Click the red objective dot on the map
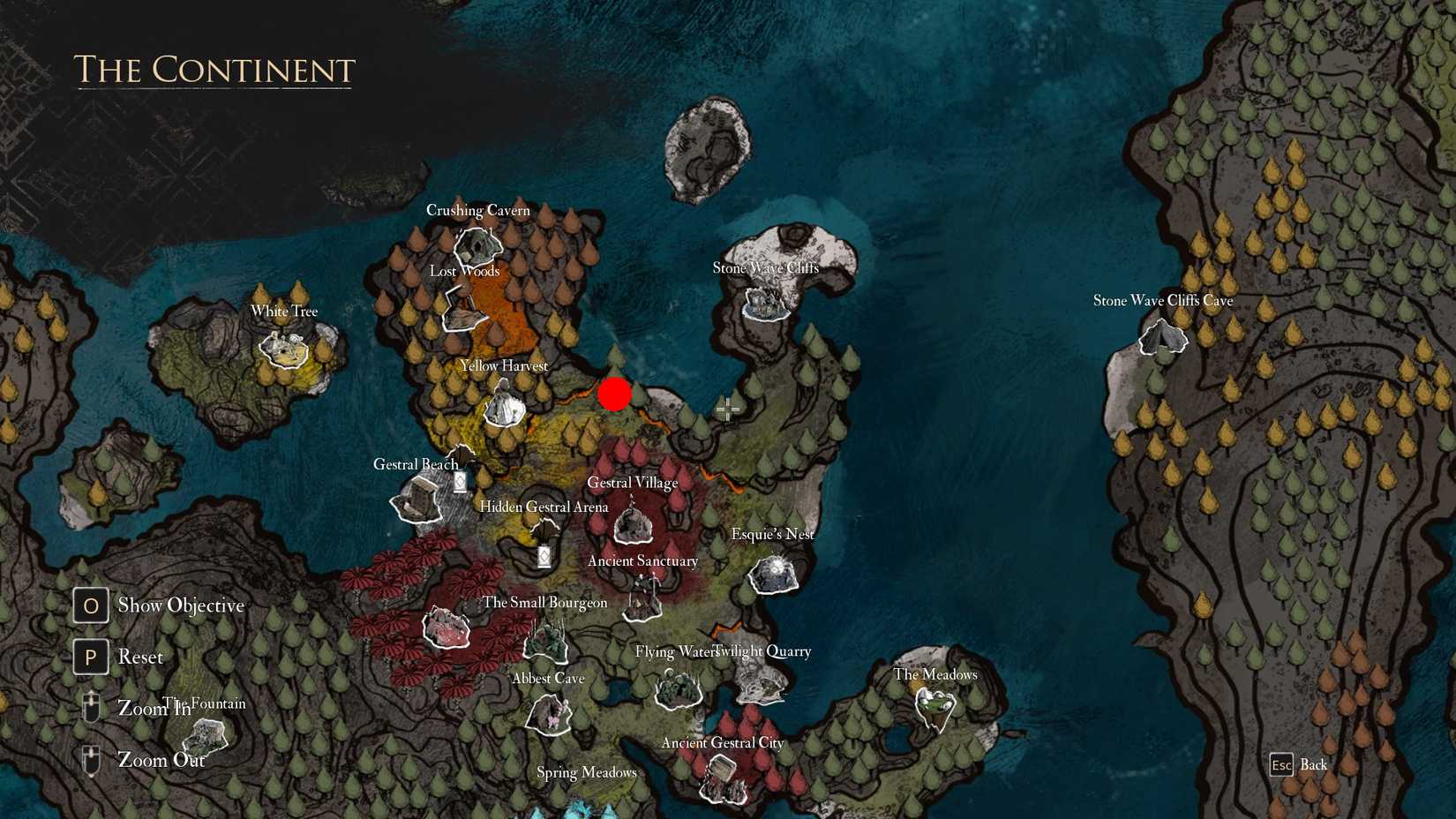 [x=615, y=394]
